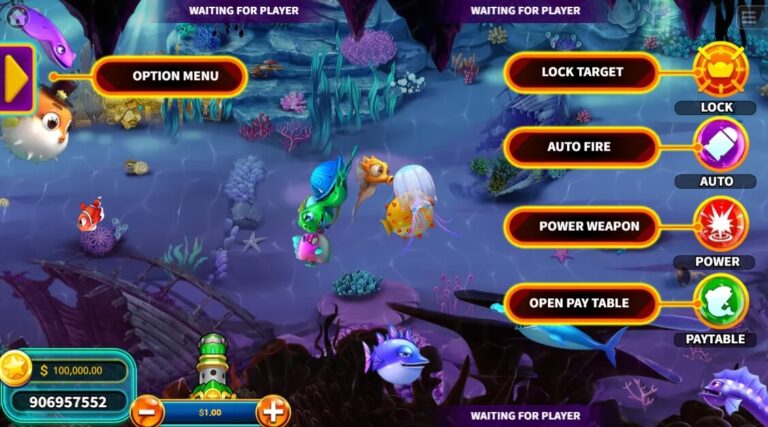Activate the Power weapon button
The width and height of the screenshot is (768, 427).
[720, 224]
